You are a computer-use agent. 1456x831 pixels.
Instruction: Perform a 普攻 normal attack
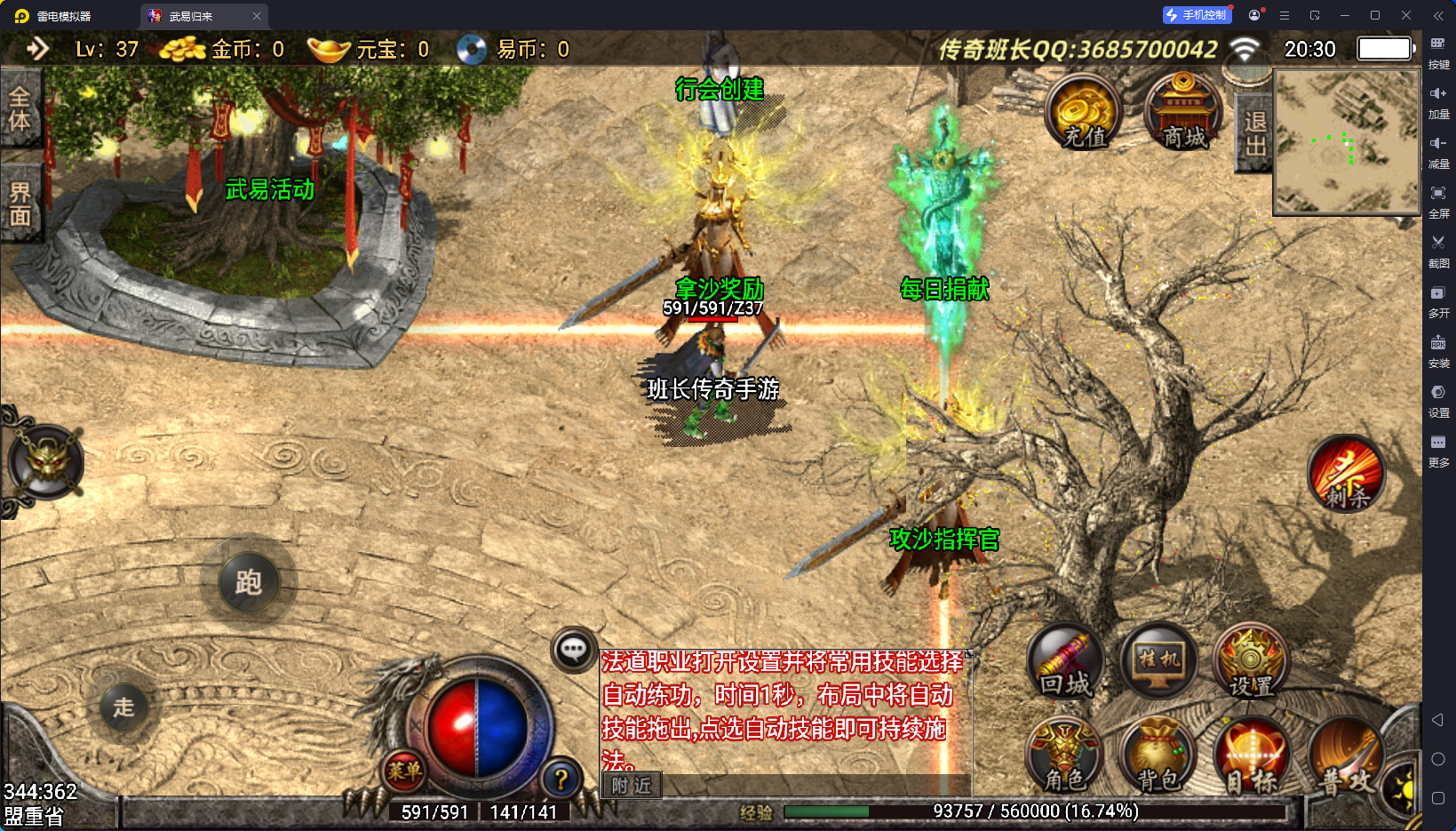click(1345, 760)
